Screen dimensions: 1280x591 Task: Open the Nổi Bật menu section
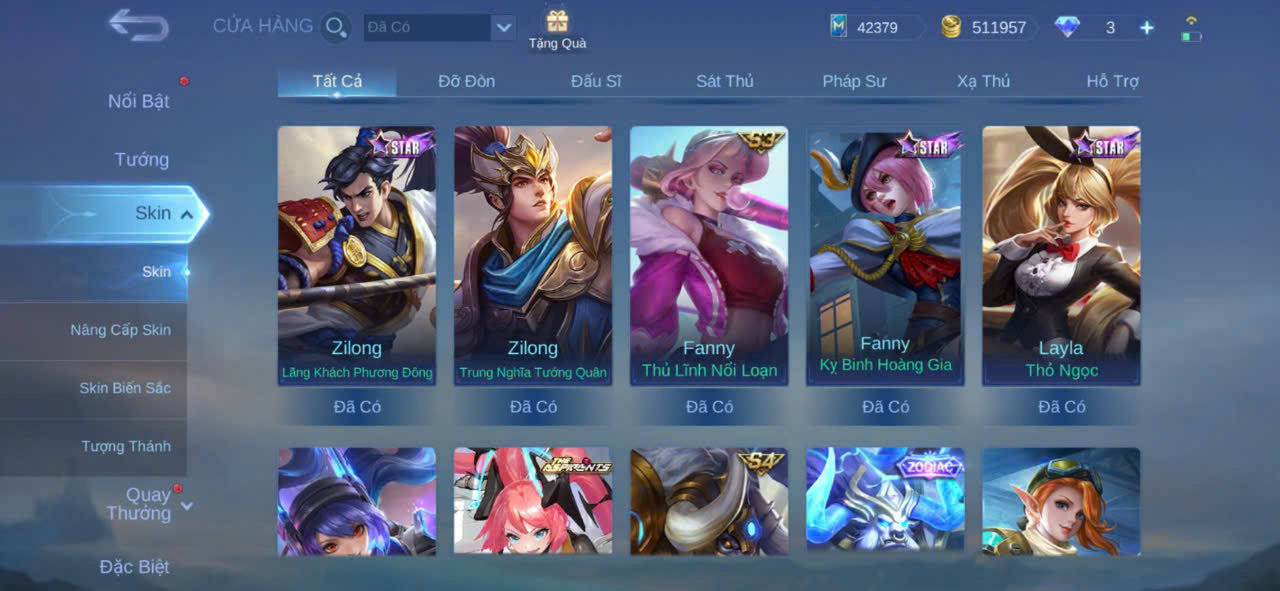138,101
